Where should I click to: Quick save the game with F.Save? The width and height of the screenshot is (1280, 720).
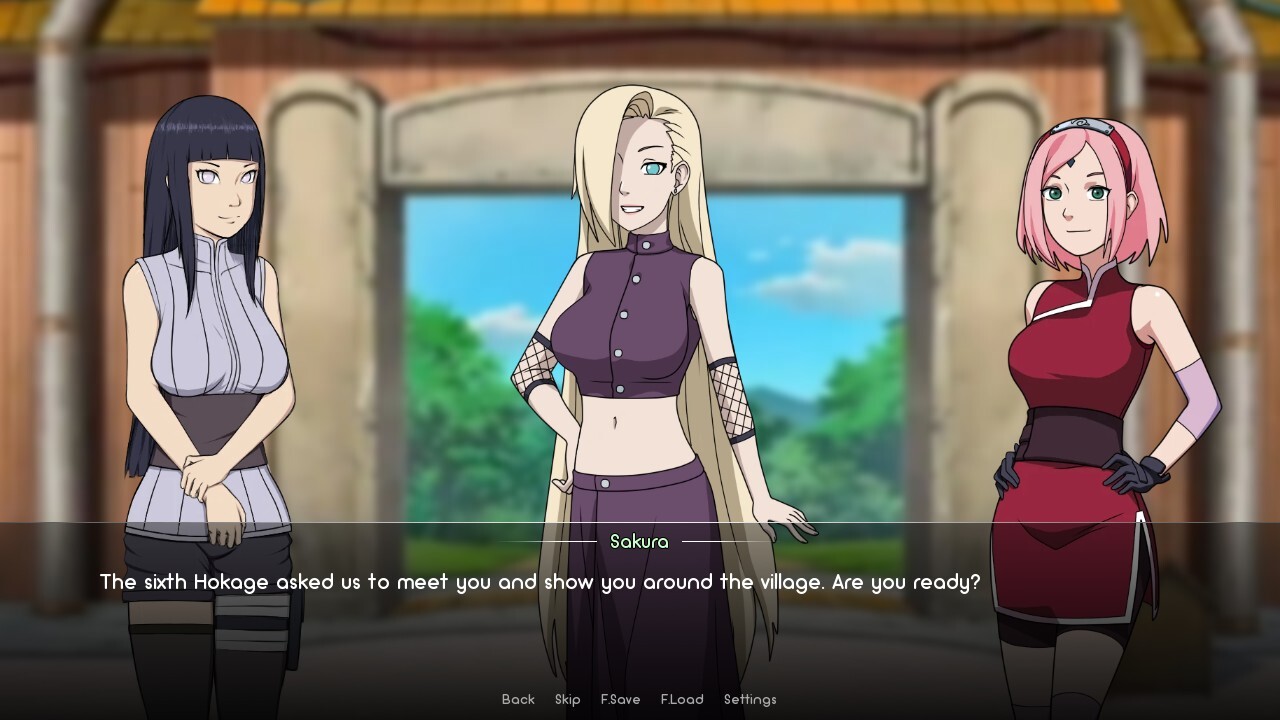(x=620, y=699)
